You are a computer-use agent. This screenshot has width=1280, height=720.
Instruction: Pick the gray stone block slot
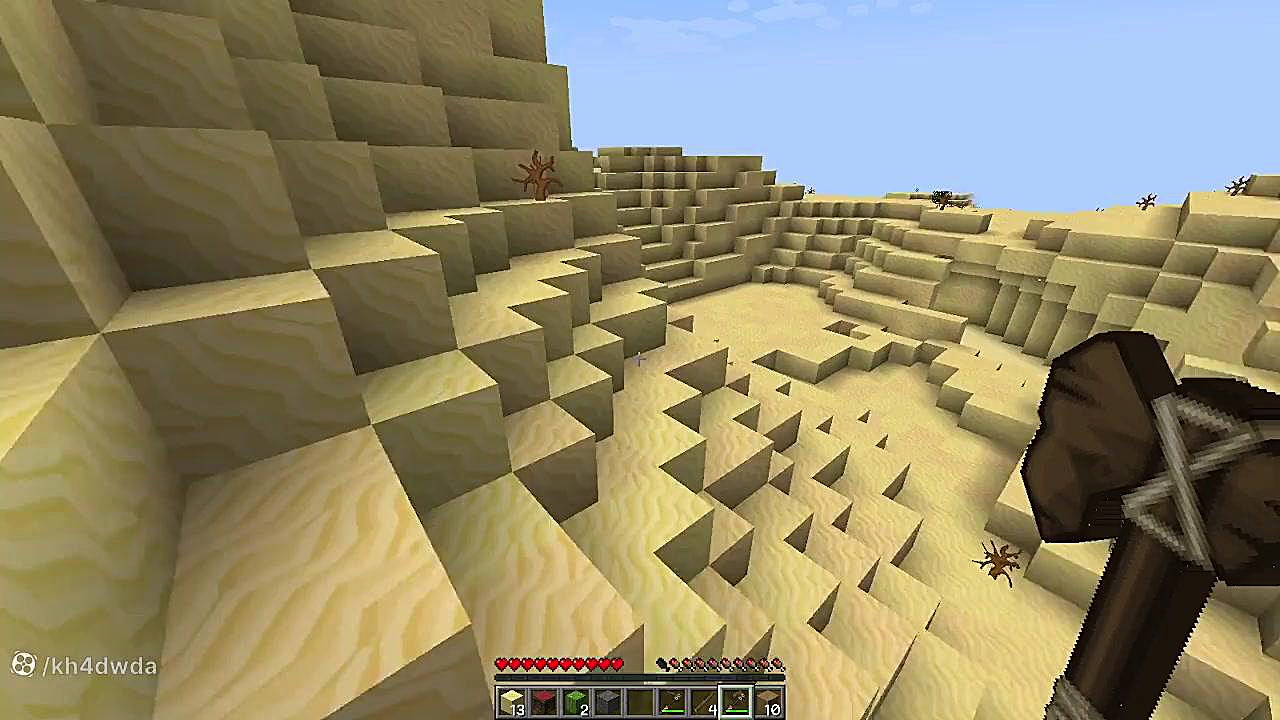(608, 703)
